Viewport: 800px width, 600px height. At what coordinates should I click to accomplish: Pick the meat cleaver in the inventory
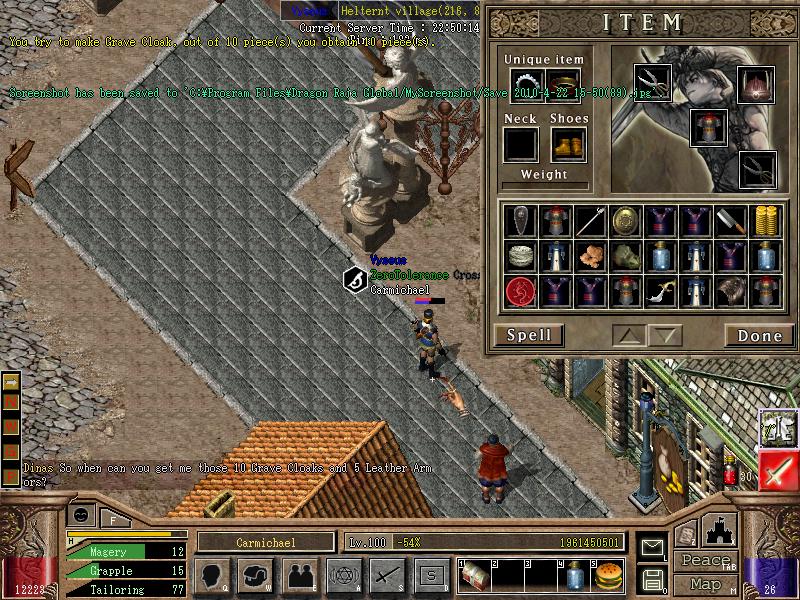730,221
